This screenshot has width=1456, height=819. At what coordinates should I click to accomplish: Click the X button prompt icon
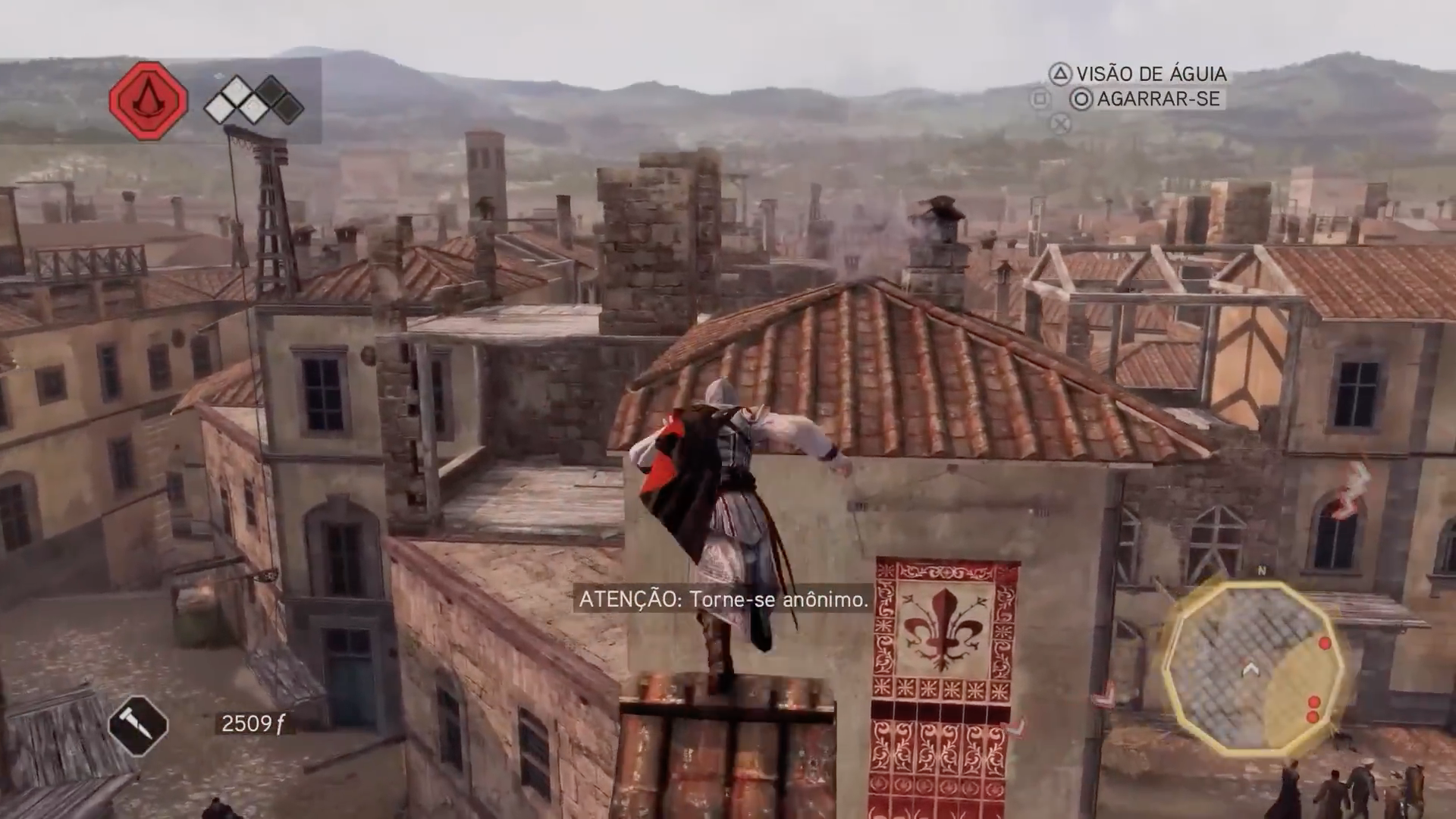[x=1059, y=124]
